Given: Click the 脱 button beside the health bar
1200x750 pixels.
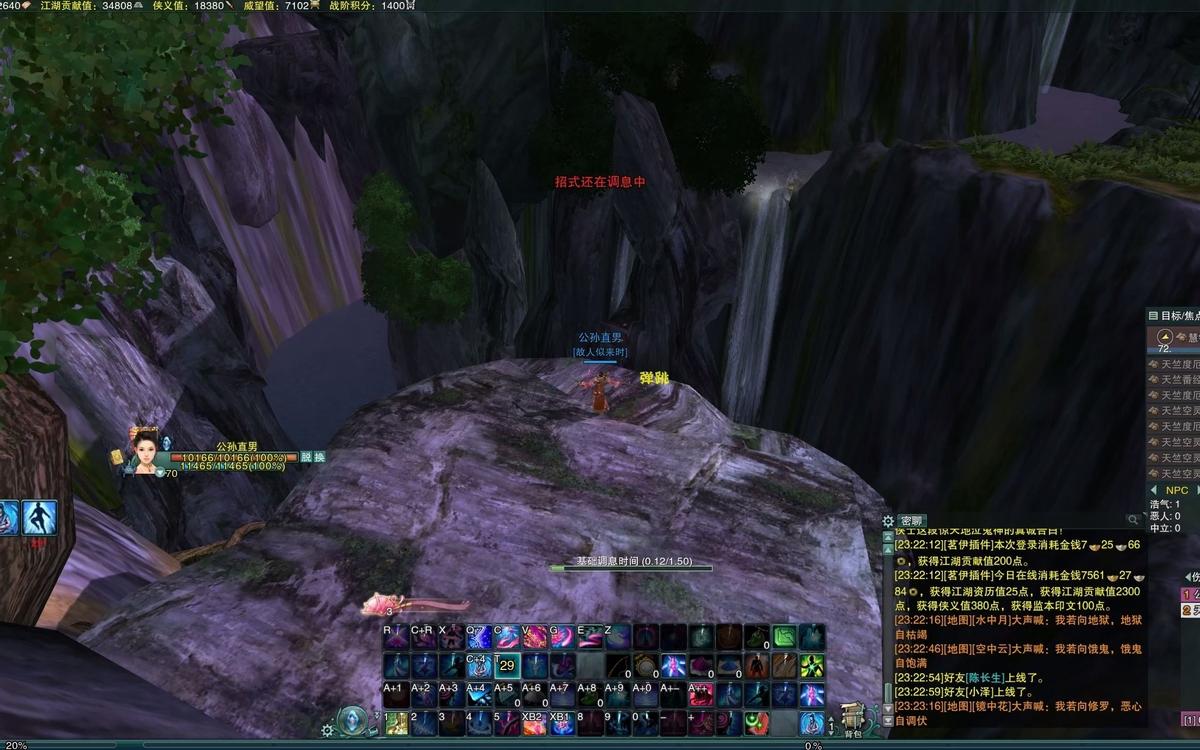Looking at the screenshot, I should [x=306, y=457].
